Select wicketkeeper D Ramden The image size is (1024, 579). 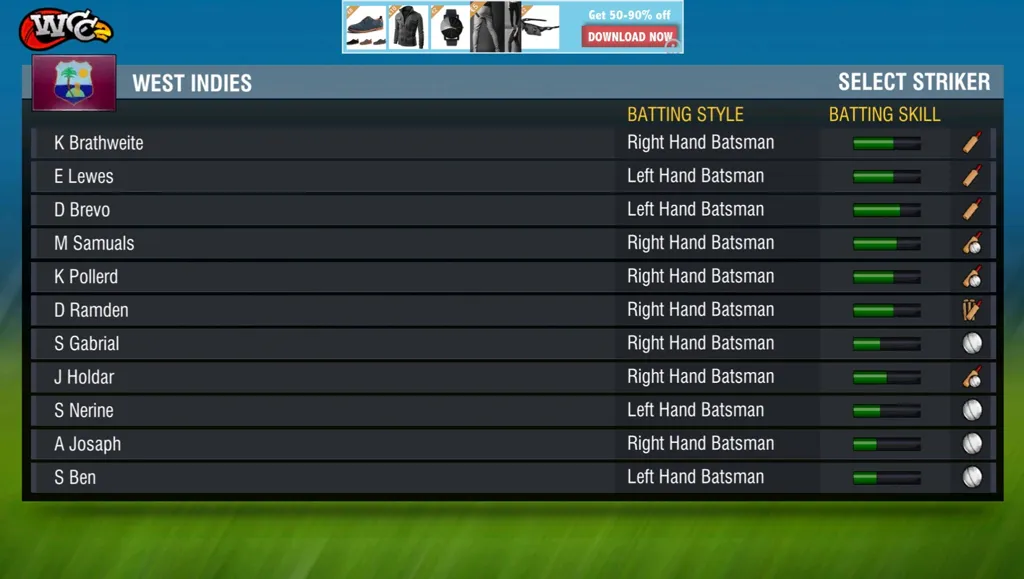coord(91,310)
